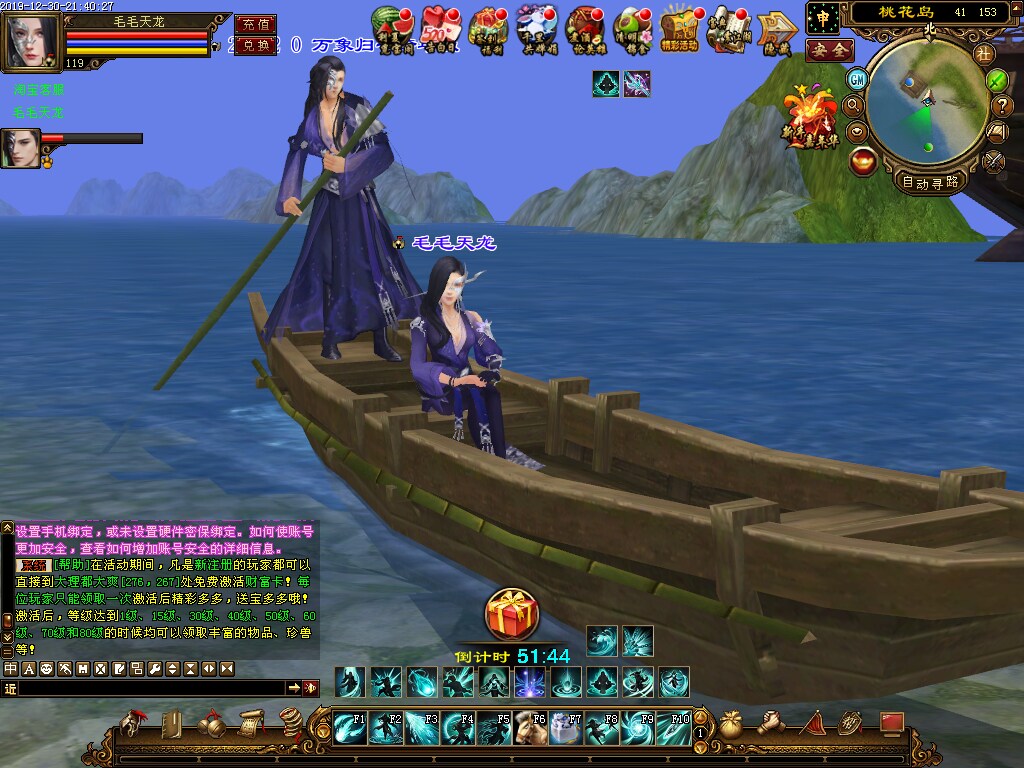The image size is (1024, 768).
Task: Click the chat input field
Action: (150, 688)
